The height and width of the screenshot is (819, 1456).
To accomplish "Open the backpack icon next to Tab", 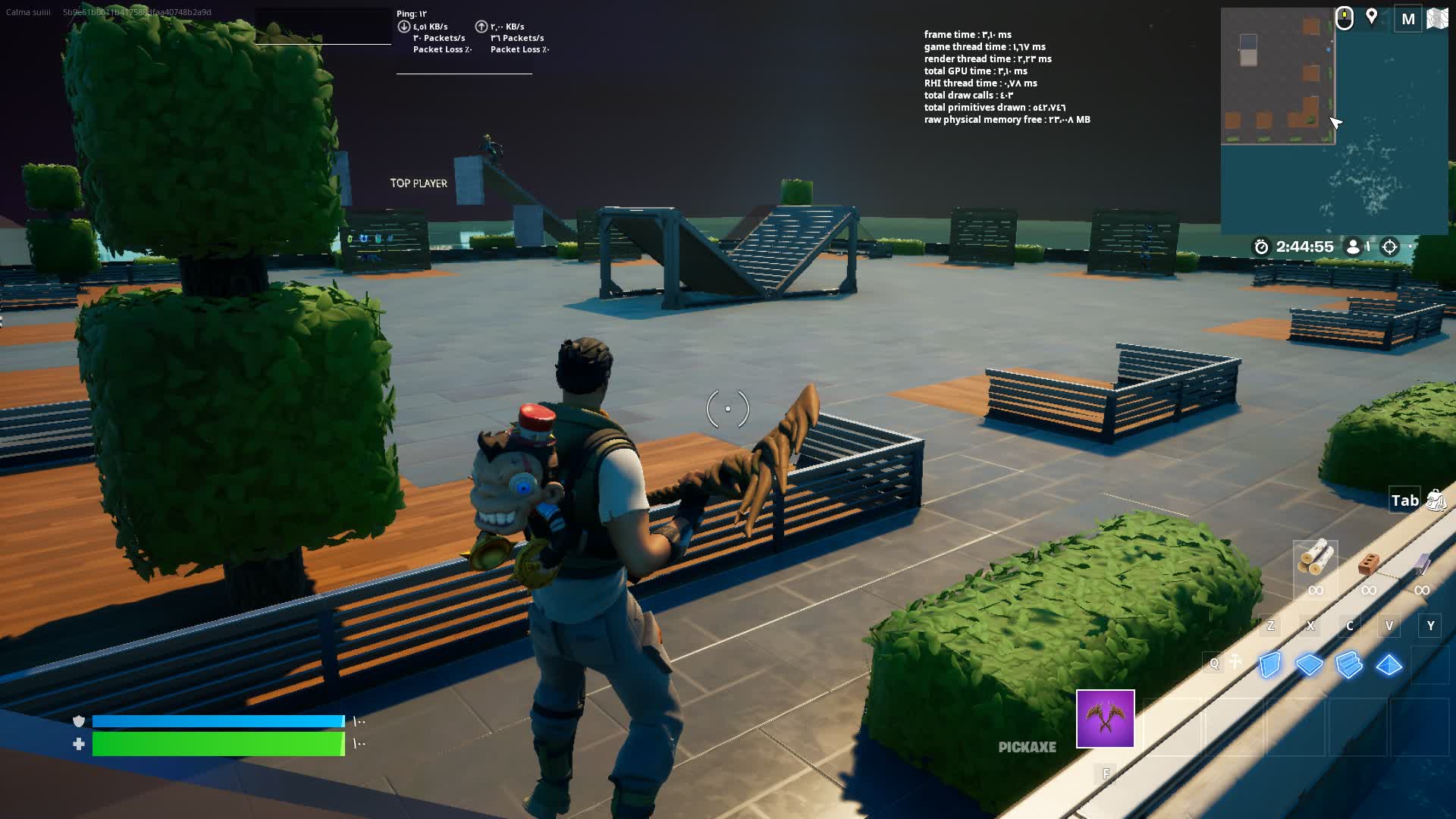I will [x=1436, y=500].
